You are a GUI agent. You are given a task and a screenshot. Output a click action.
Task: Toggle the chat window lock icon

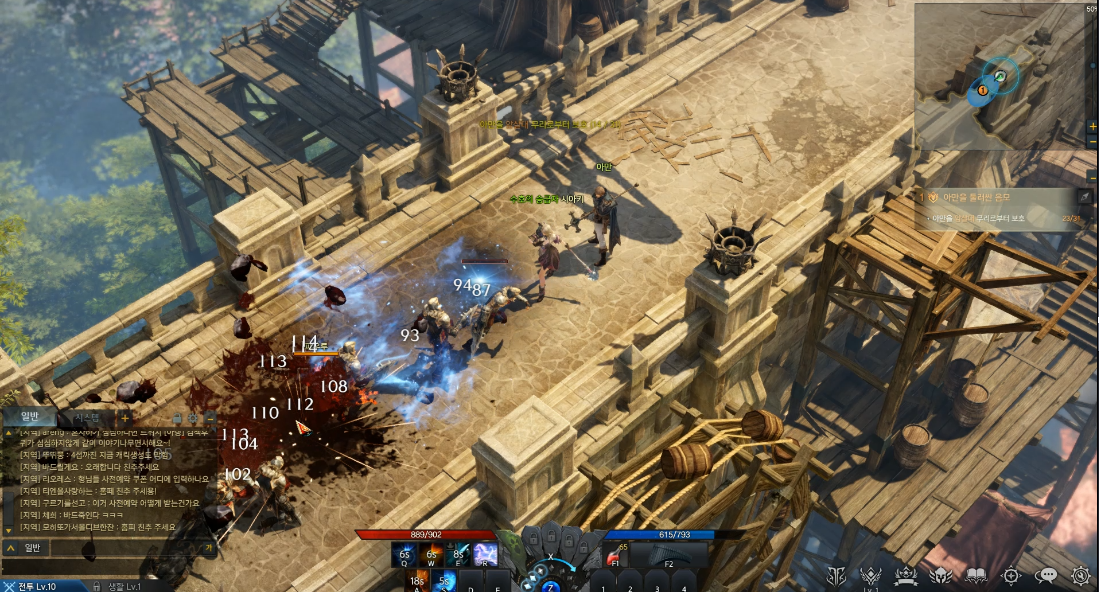176,417
